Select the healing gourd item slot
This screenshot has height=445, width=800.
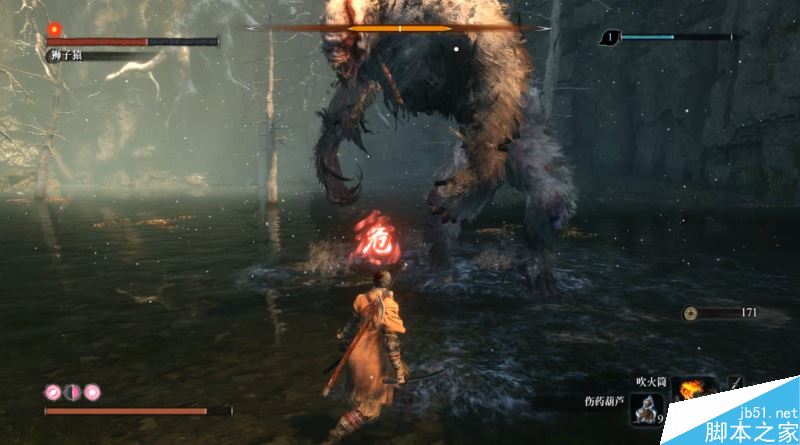[x=647, y=408]
